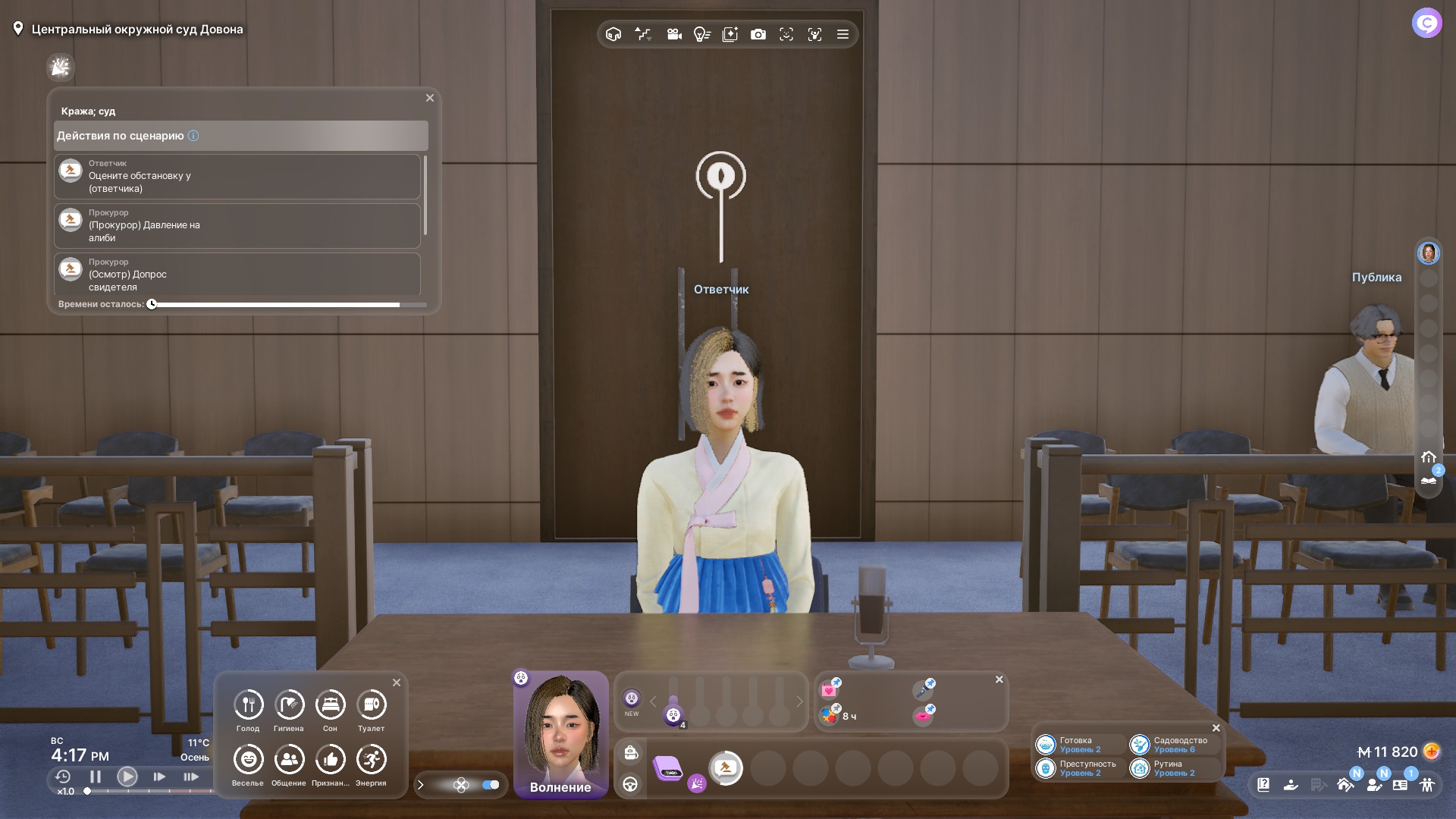Screen dimensions: 1456x819
Task: Pick the Допрос свидетеля scenario action
Action: pyautogui.click(x=237, y=275)
